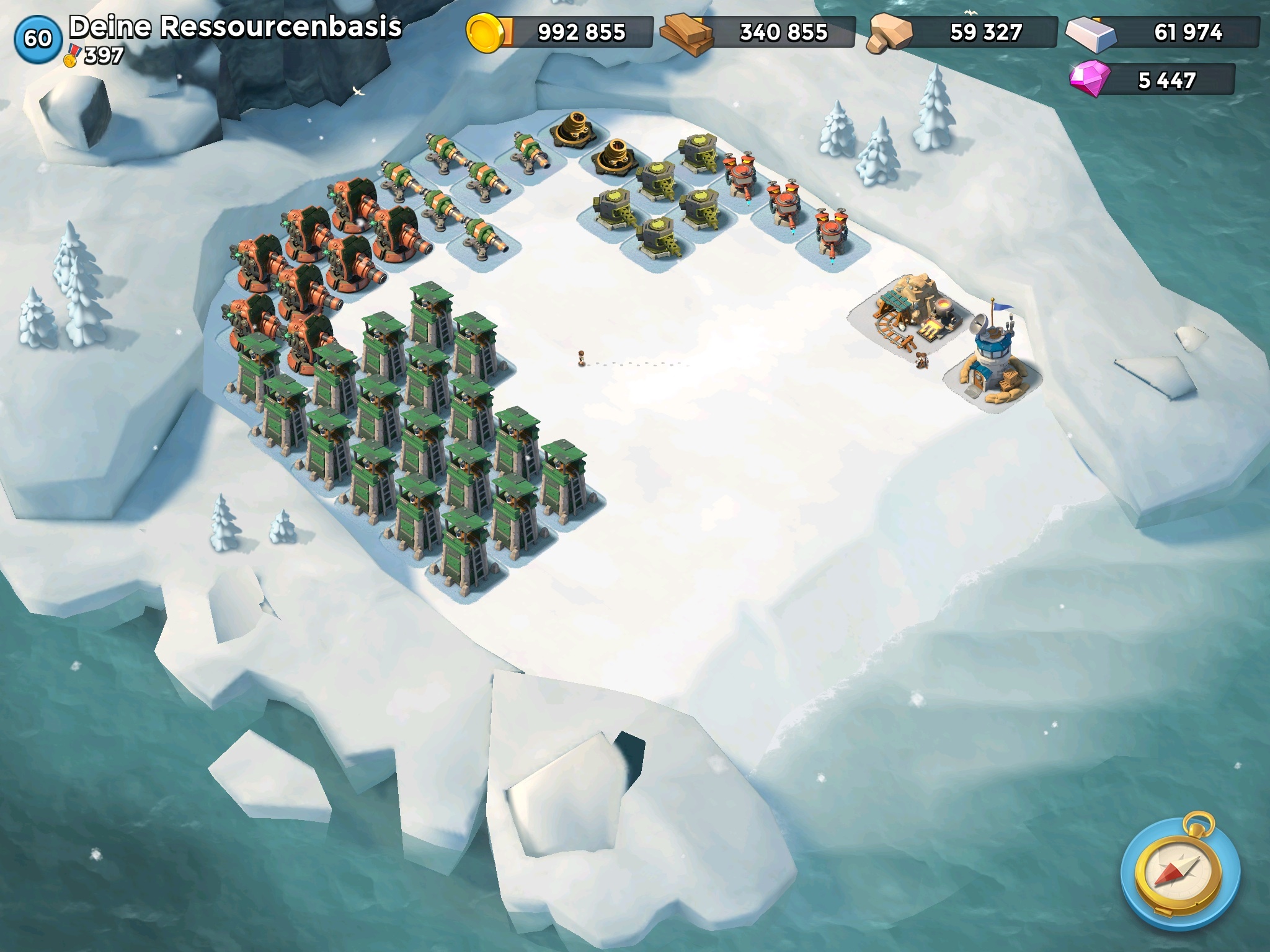Select the iron resource bar
1270x952 pixels.
pos(1164,32)
